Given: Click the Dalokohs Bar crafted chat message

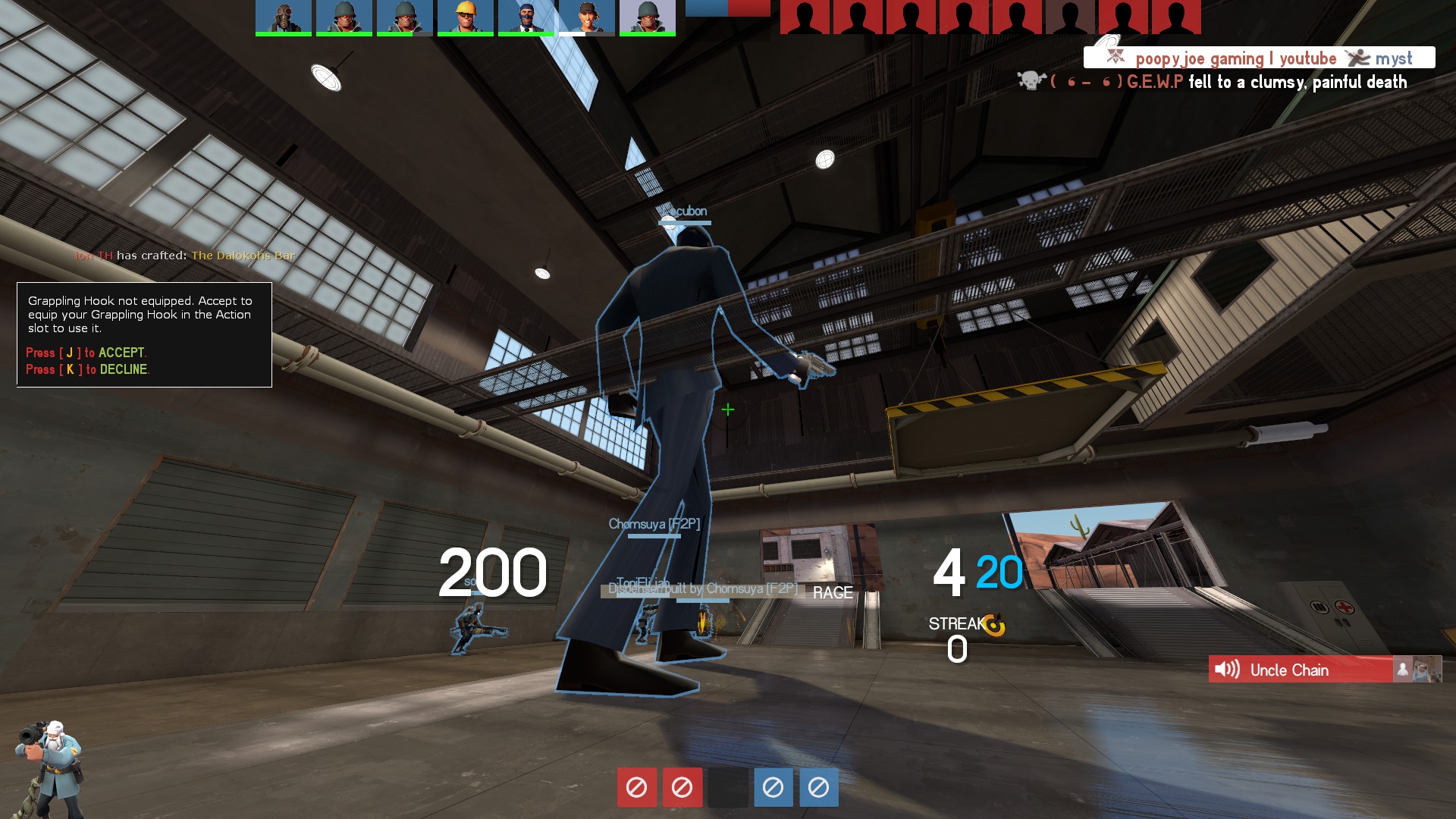Looking at the screenshot, I should (x=184, y=256).
